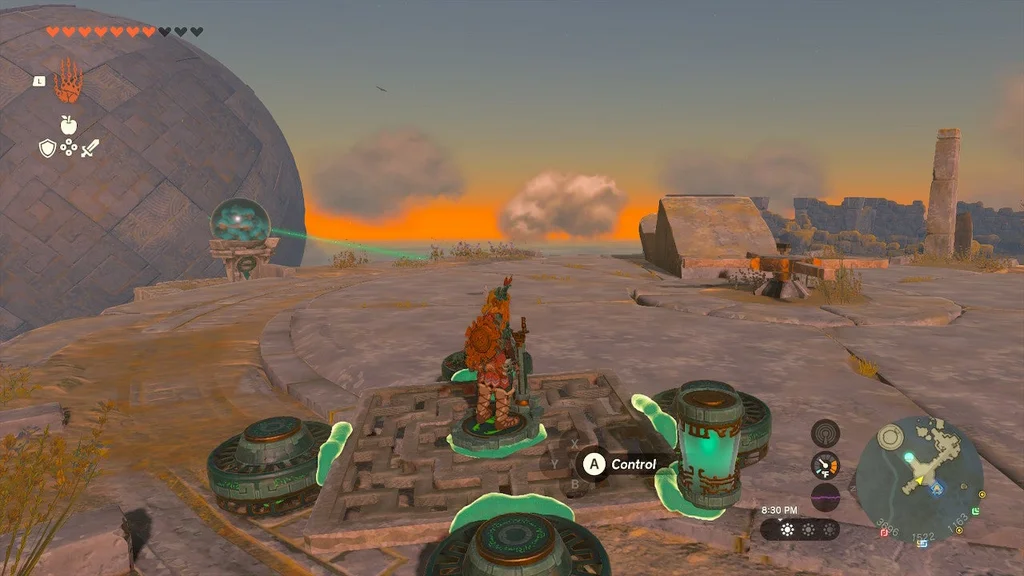1024x576 pixels.
Task: Click the apple quick-item icon
Action: point(68,125)
